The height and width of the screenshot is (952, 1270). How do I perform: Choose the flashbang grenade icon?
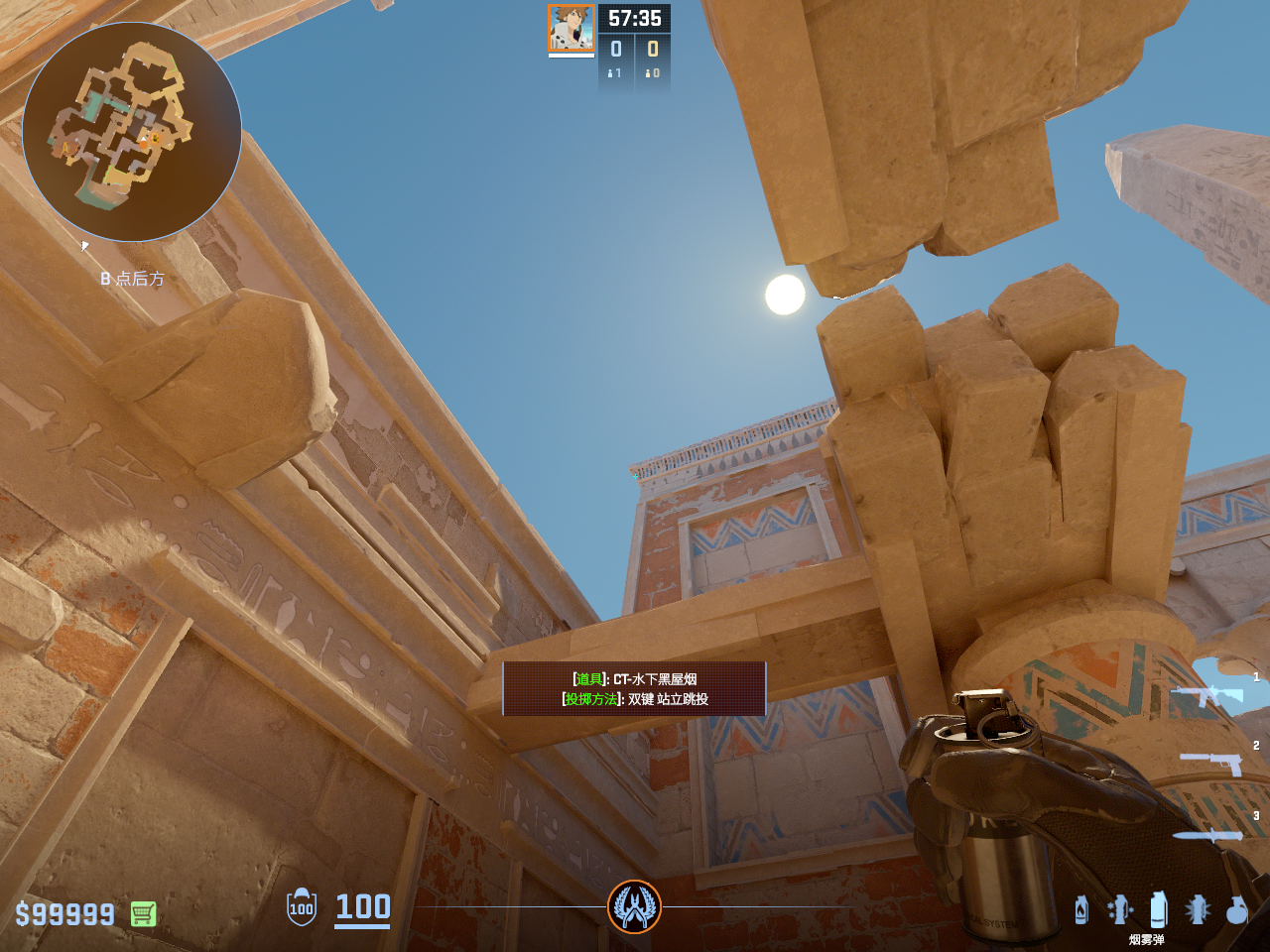pos(1198,909)
